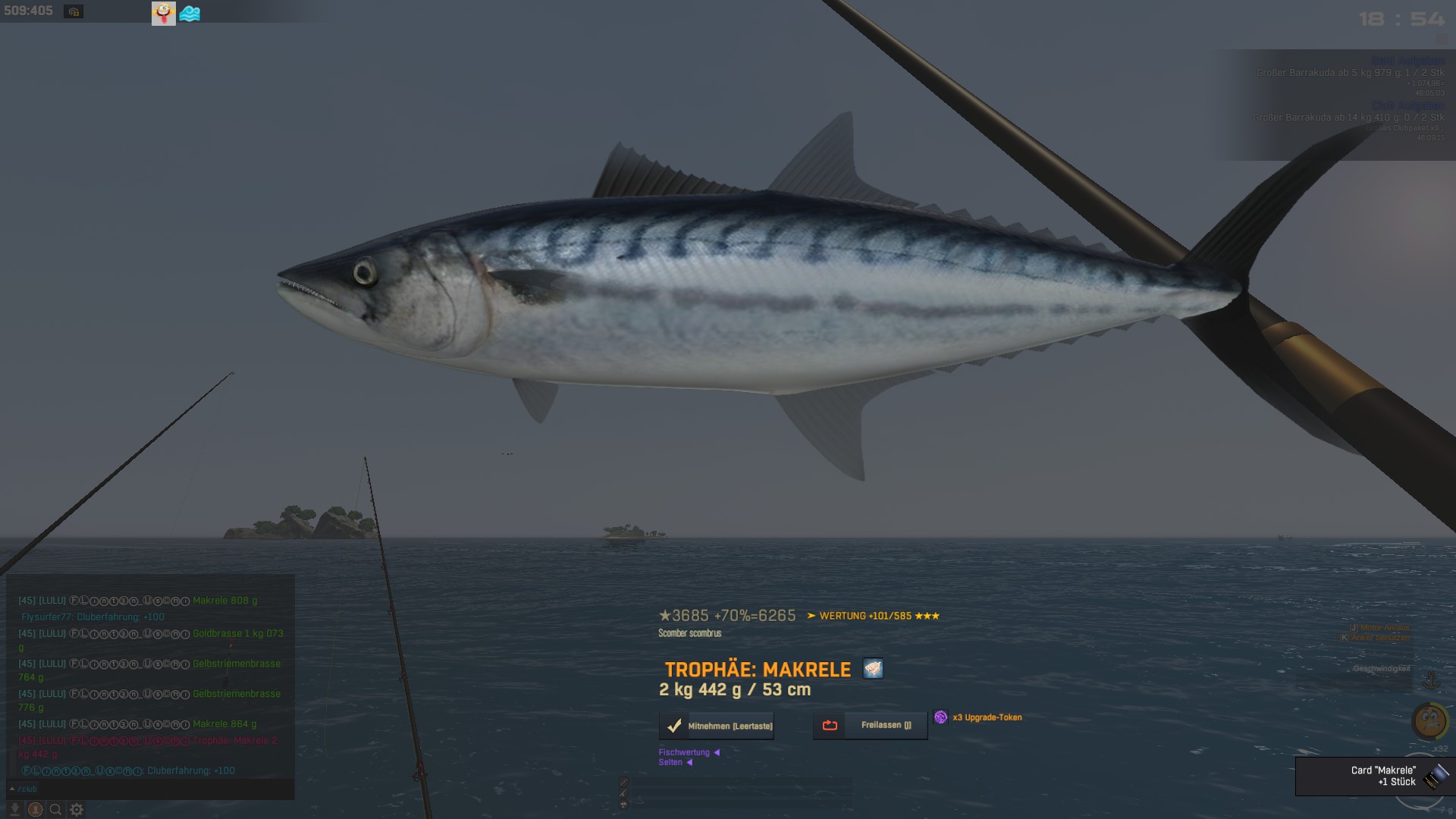The width and height of the screenshot is (1456, 819).
Task: Click the orange round icon below the chat
Action: [x=35, y=810]
